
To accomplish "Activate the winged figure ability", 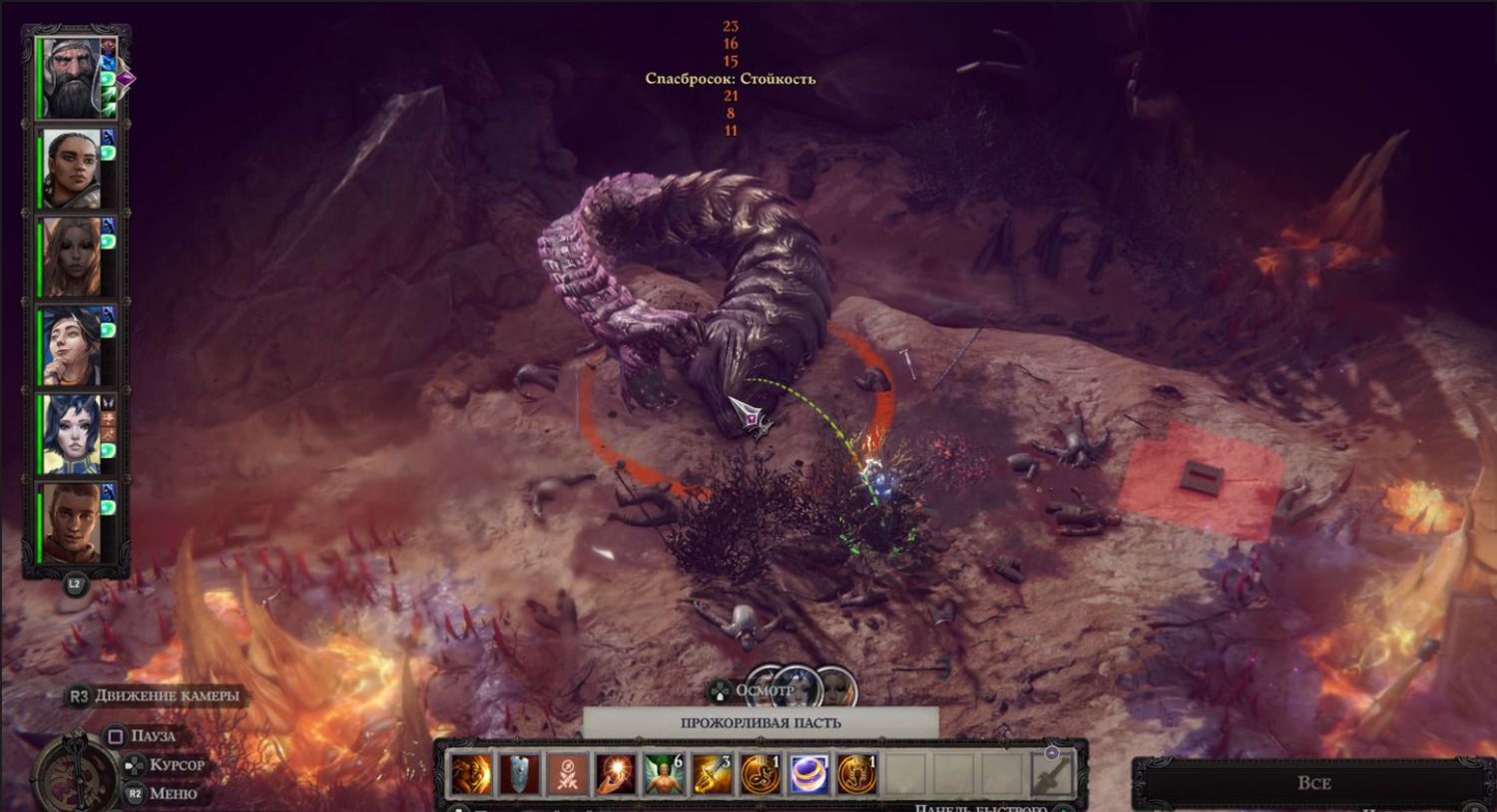I will 664,775.
